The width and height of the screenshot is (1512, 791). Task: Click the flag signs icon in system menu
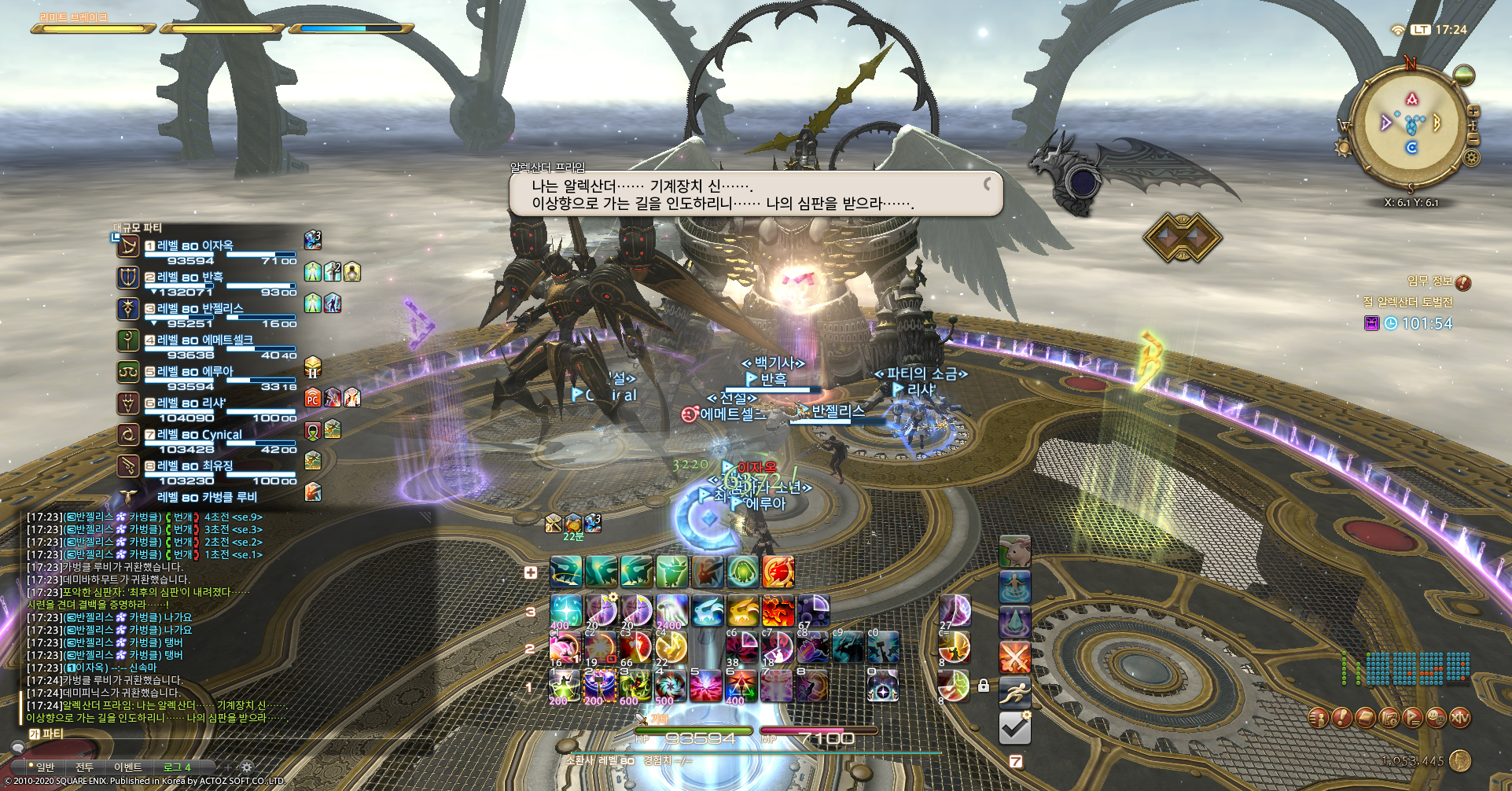point(1413,718)
